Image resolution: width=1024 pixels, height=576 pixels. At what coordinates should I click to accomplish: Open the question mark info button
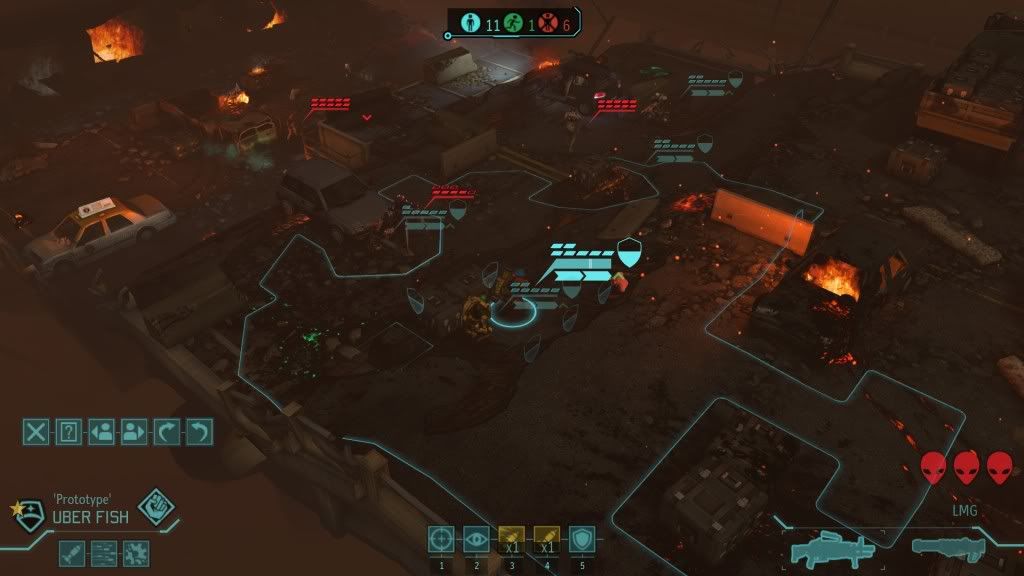(x=68, y=432)
